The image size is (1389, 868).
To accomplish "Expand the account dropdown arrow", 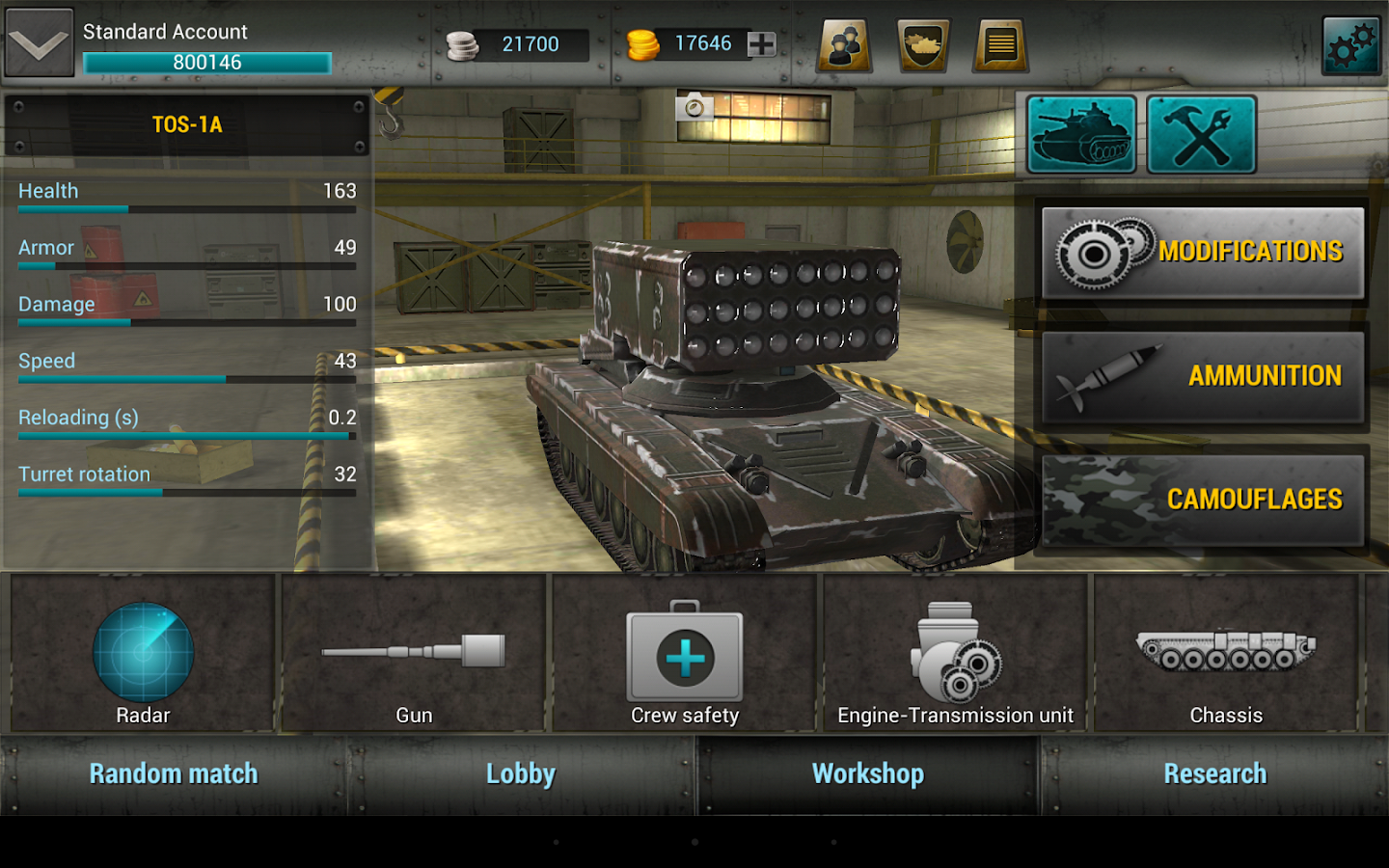I will 40,43.
